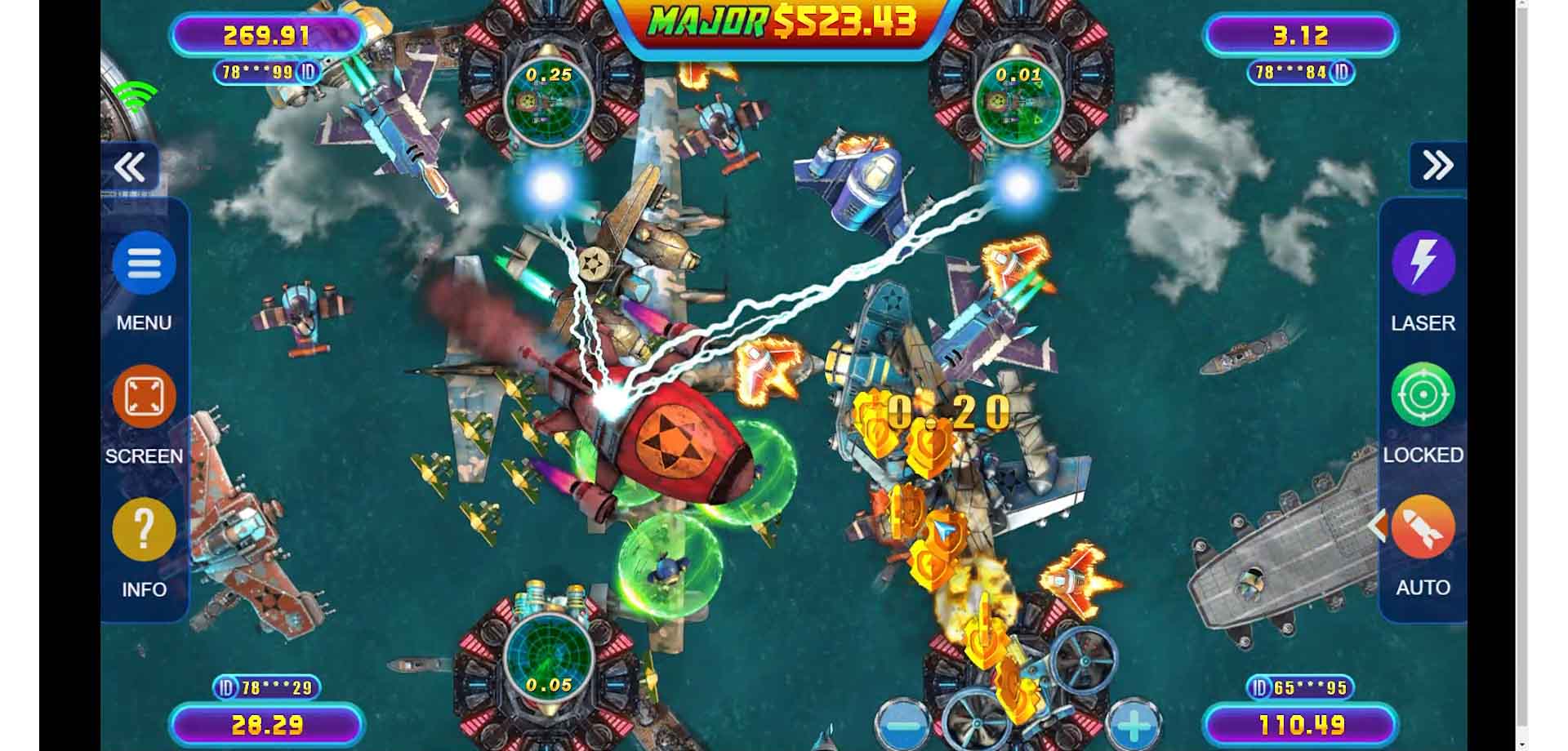Toggle the Laser weapon mode
The image size is (1568, 751).
tap(1421, 263)
